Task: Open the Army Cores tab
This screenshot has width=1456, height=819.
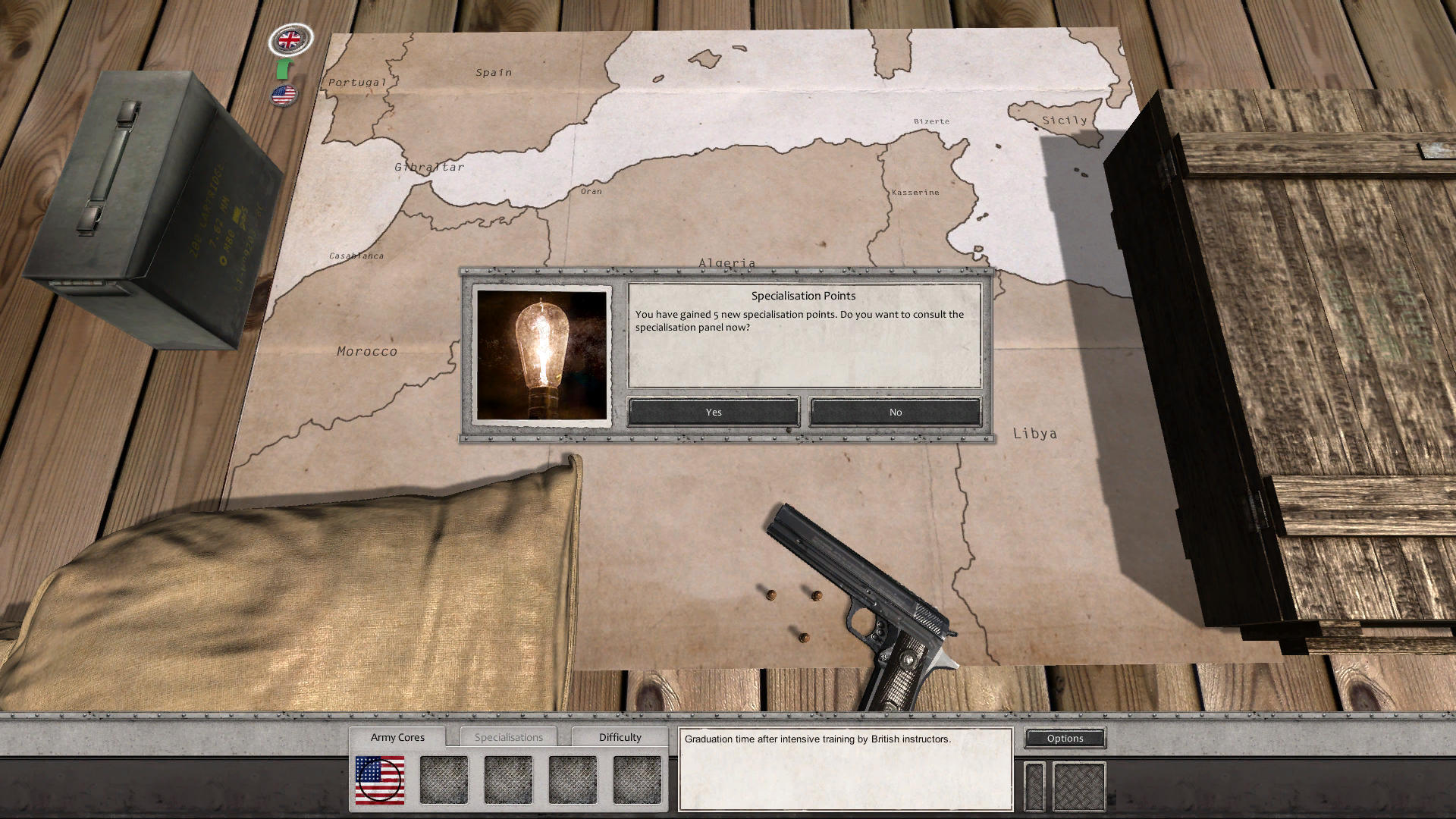Action: click(x=397, y=736)
